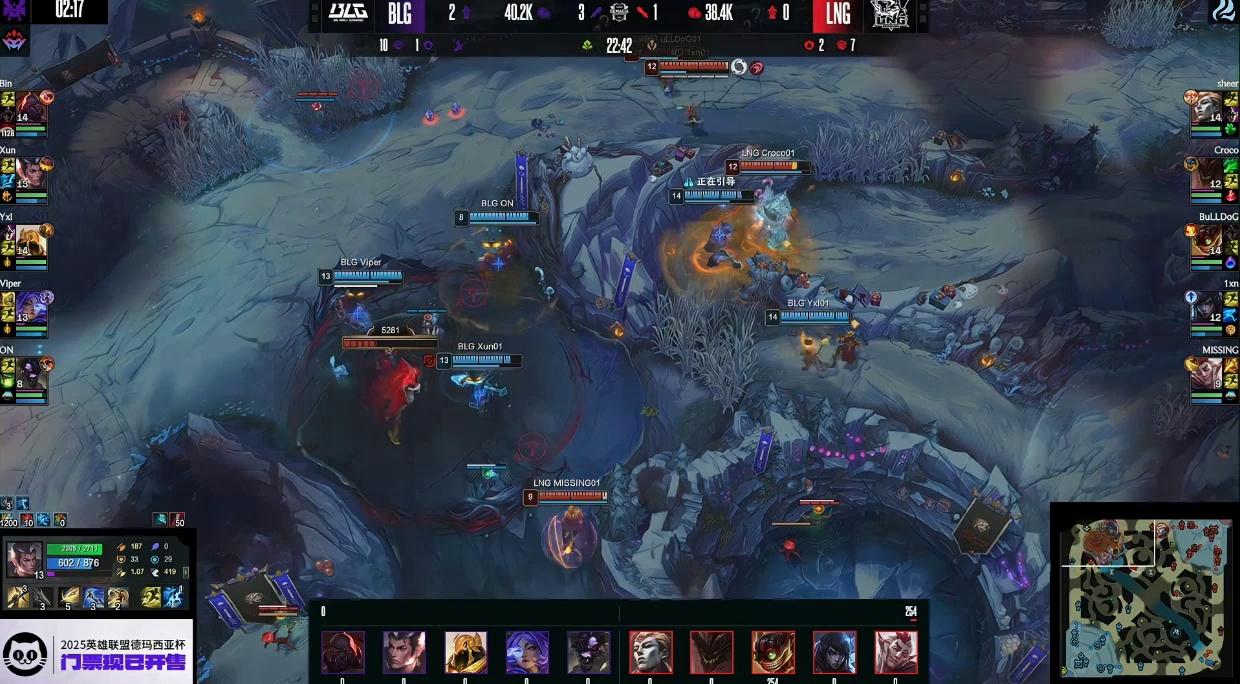This screenshot has width=1240, height=684.
Task: Click the yellow Flash summoner spell icon
Action: (149, 597)
